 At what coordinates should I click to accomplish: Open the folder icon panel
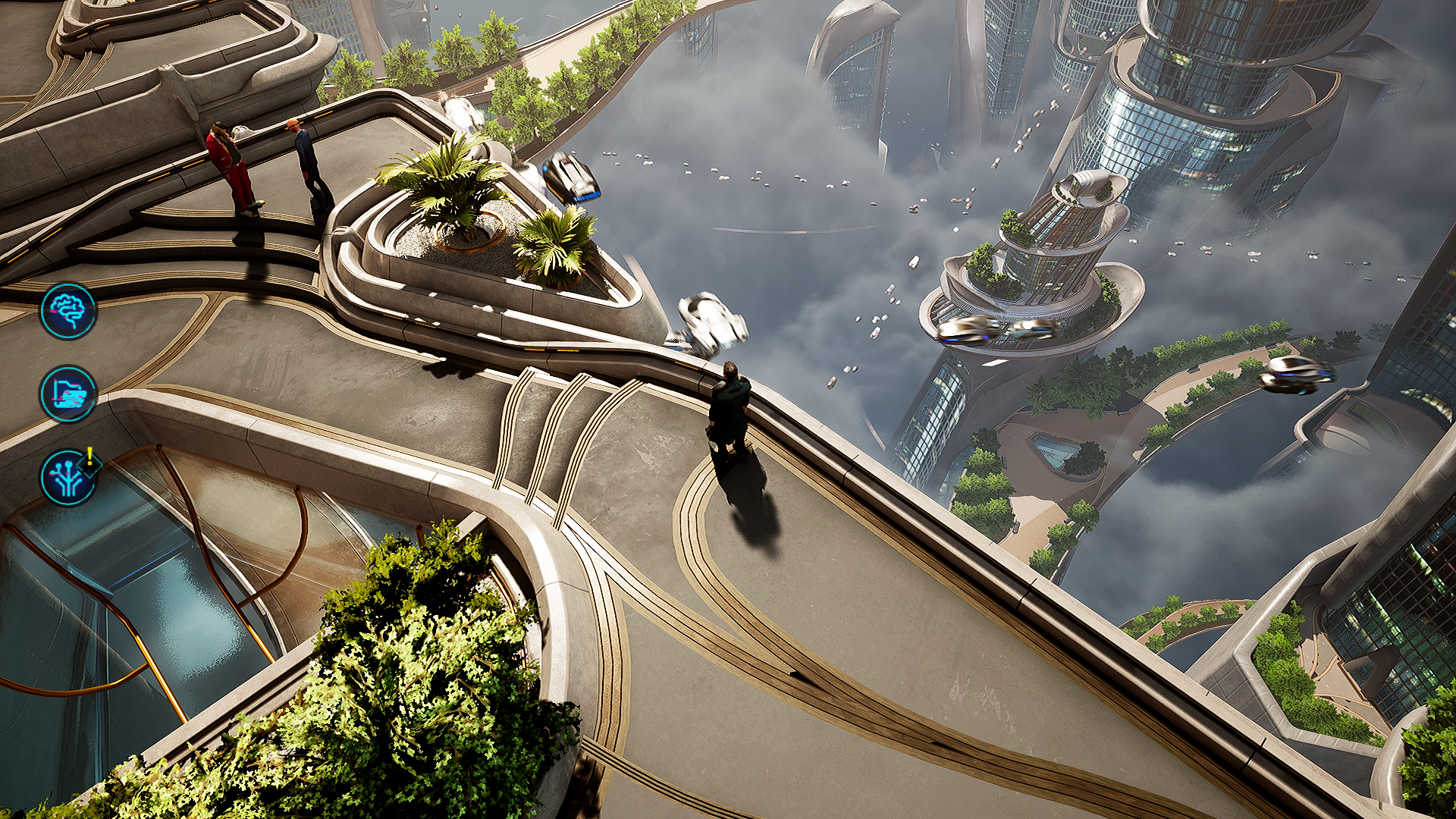(68, 394)
